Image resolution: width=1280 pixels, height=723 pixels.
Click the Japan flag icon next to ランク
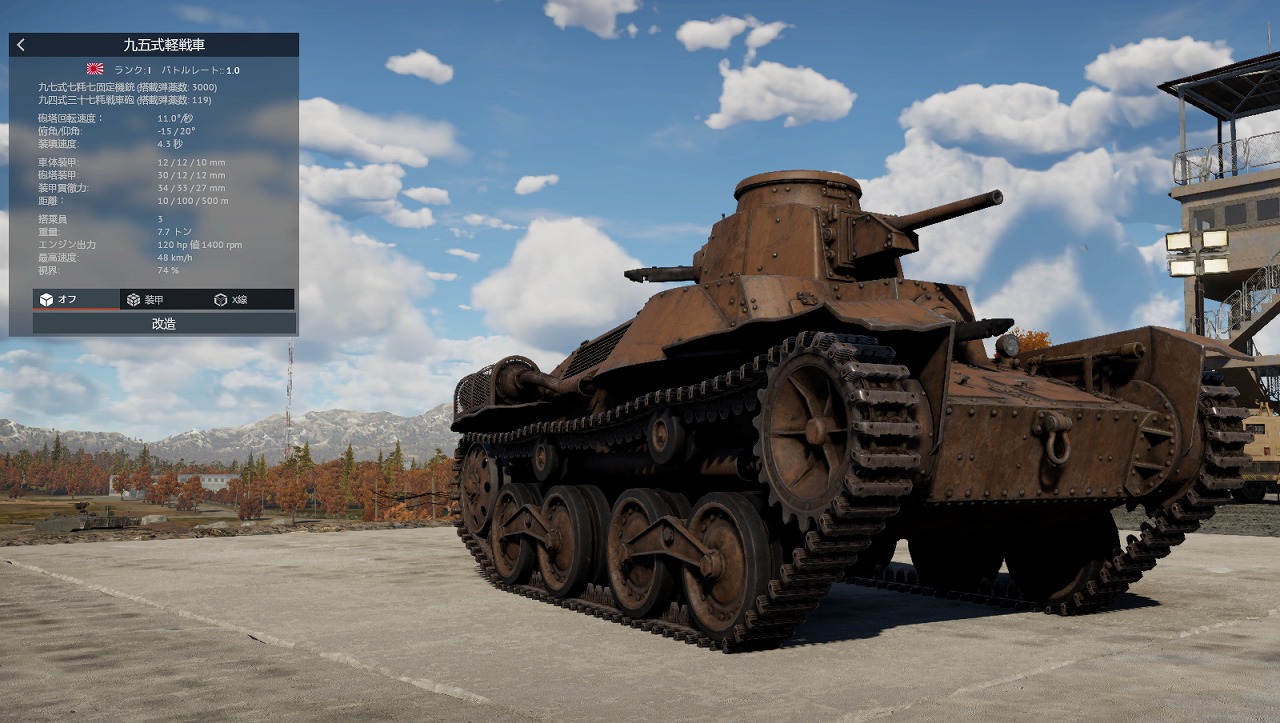point(94,70)
